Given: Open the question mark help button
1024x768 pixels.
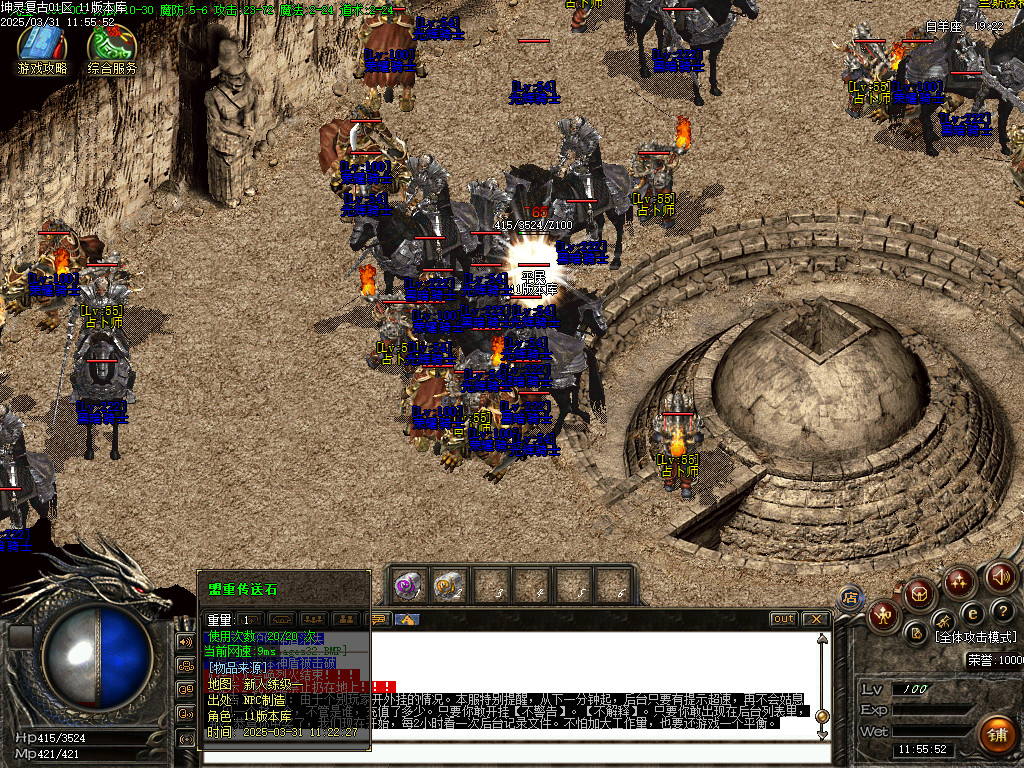Looking at the screenshot, I should (x=1002, y=610).
